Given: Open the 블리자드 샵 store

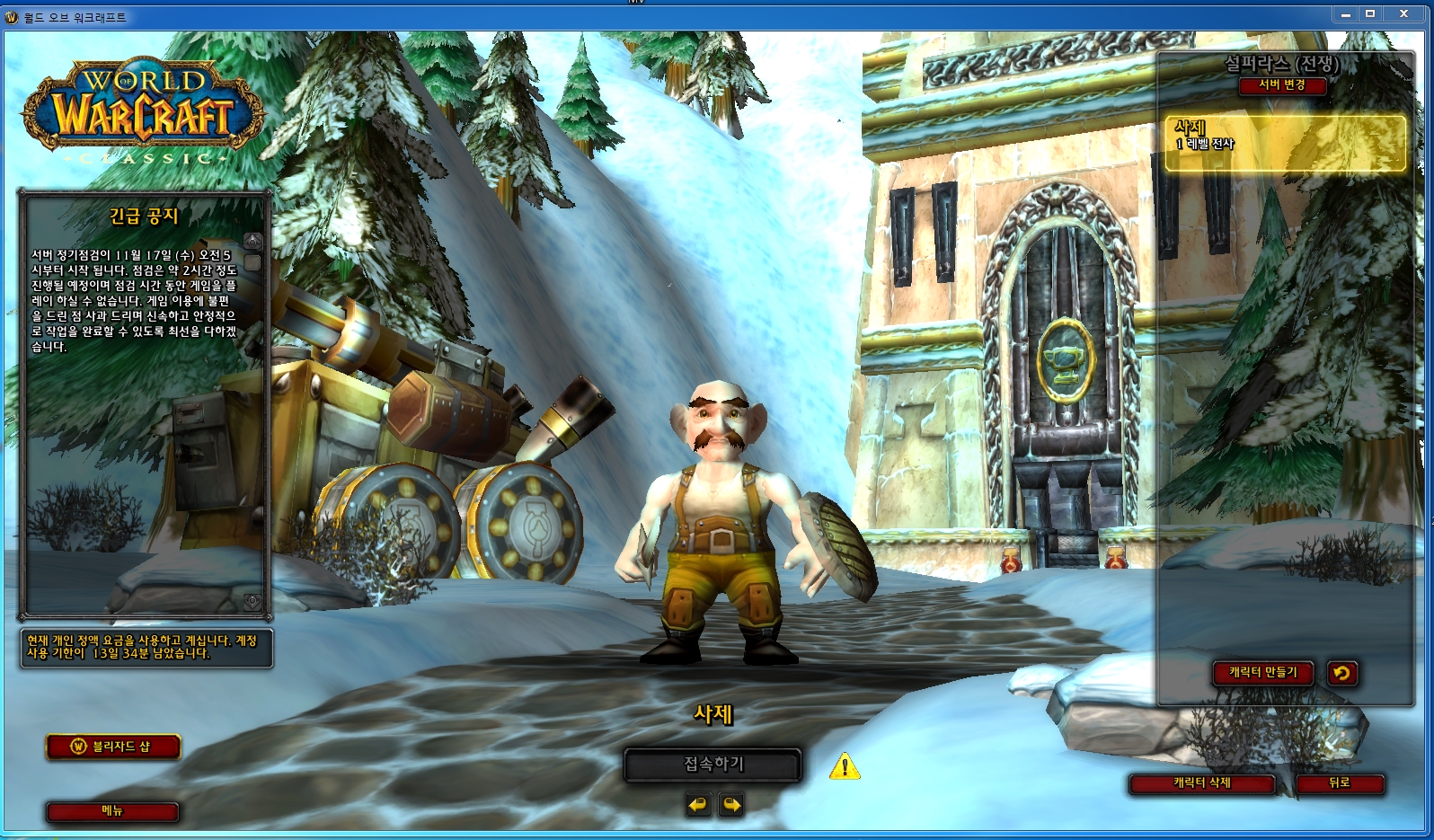Looking at the screenshot, I should 113,747.
